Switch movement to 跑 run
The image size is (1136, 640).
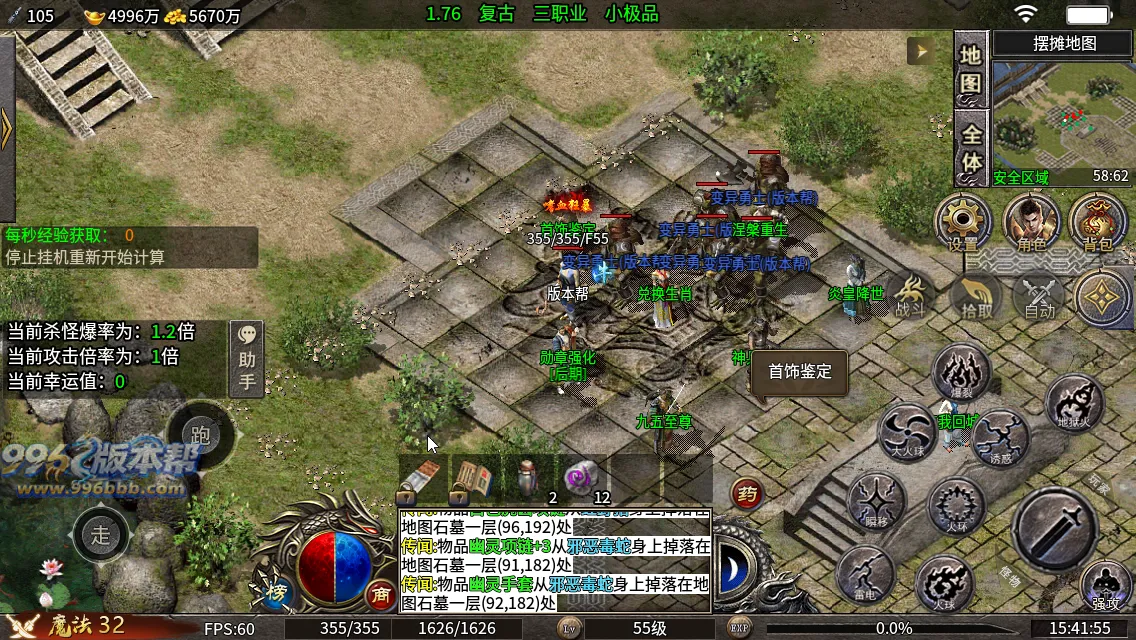point(200,435)
